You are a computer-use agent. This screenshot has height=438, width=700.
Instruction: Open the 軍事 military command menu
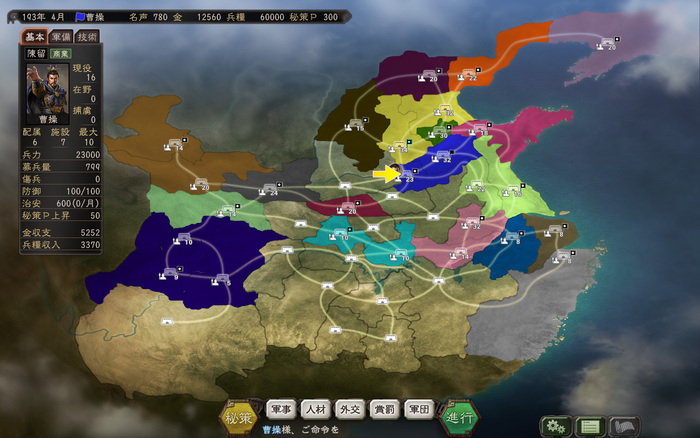click(x=281, y=408)
